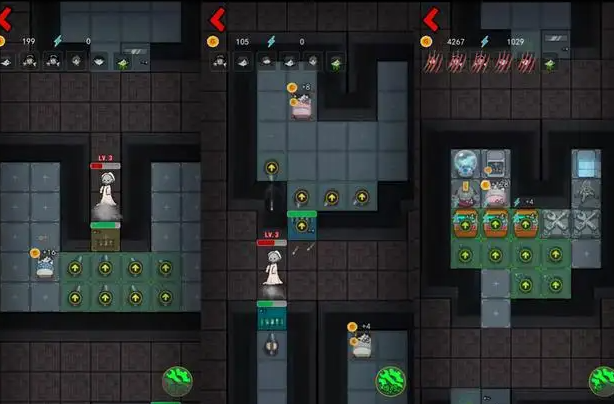Image resolution: width=614 pixels, height=404 pixels.
Task: Activate the round green skill button in the 199-coin panel
Action: click(179, 382)
